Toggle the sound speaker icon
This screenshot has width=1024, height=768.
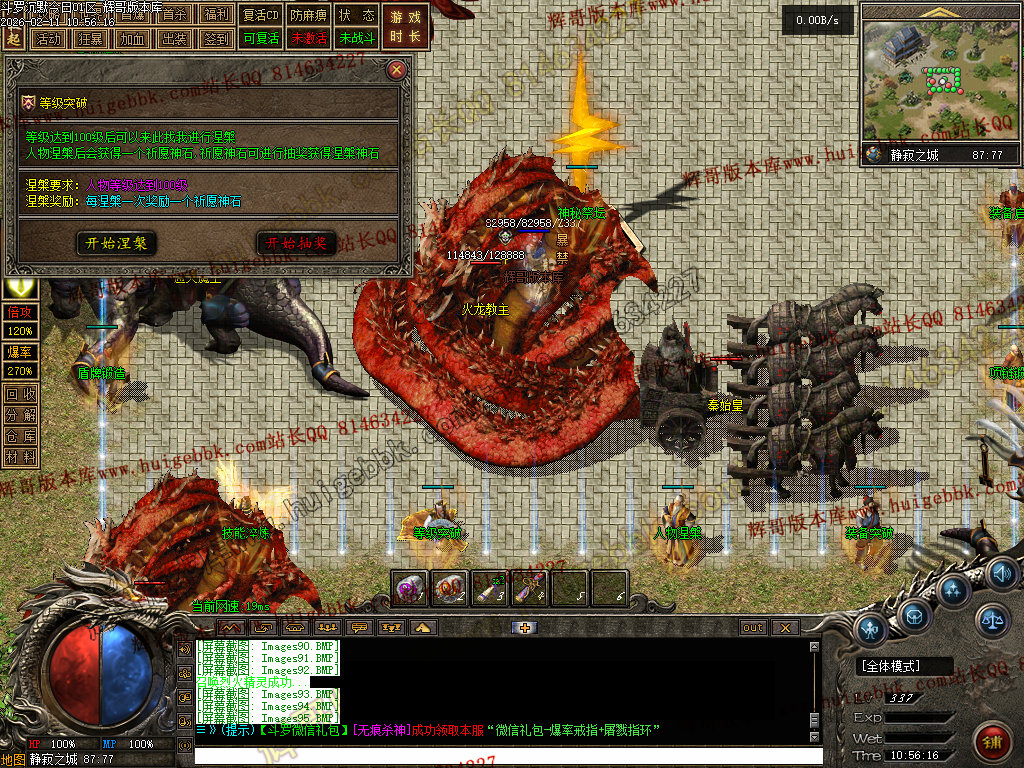click(x=1002, y=573)
